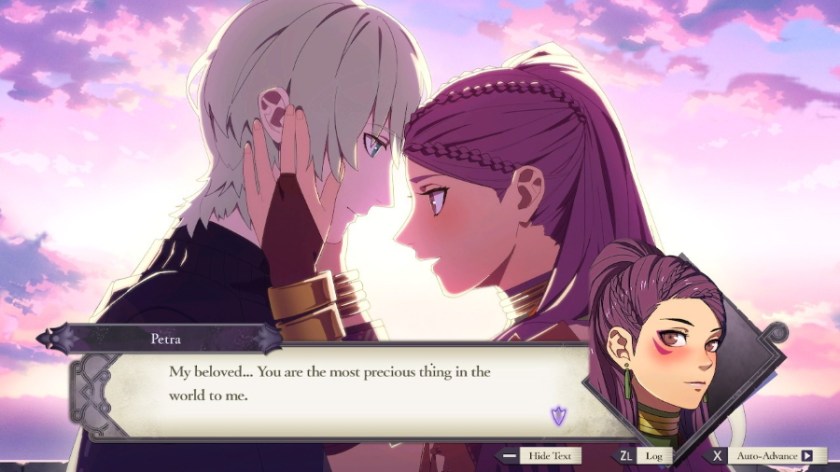
Task: Continue Petra's dialogue by clicking the text box
Action: (330, 384)
